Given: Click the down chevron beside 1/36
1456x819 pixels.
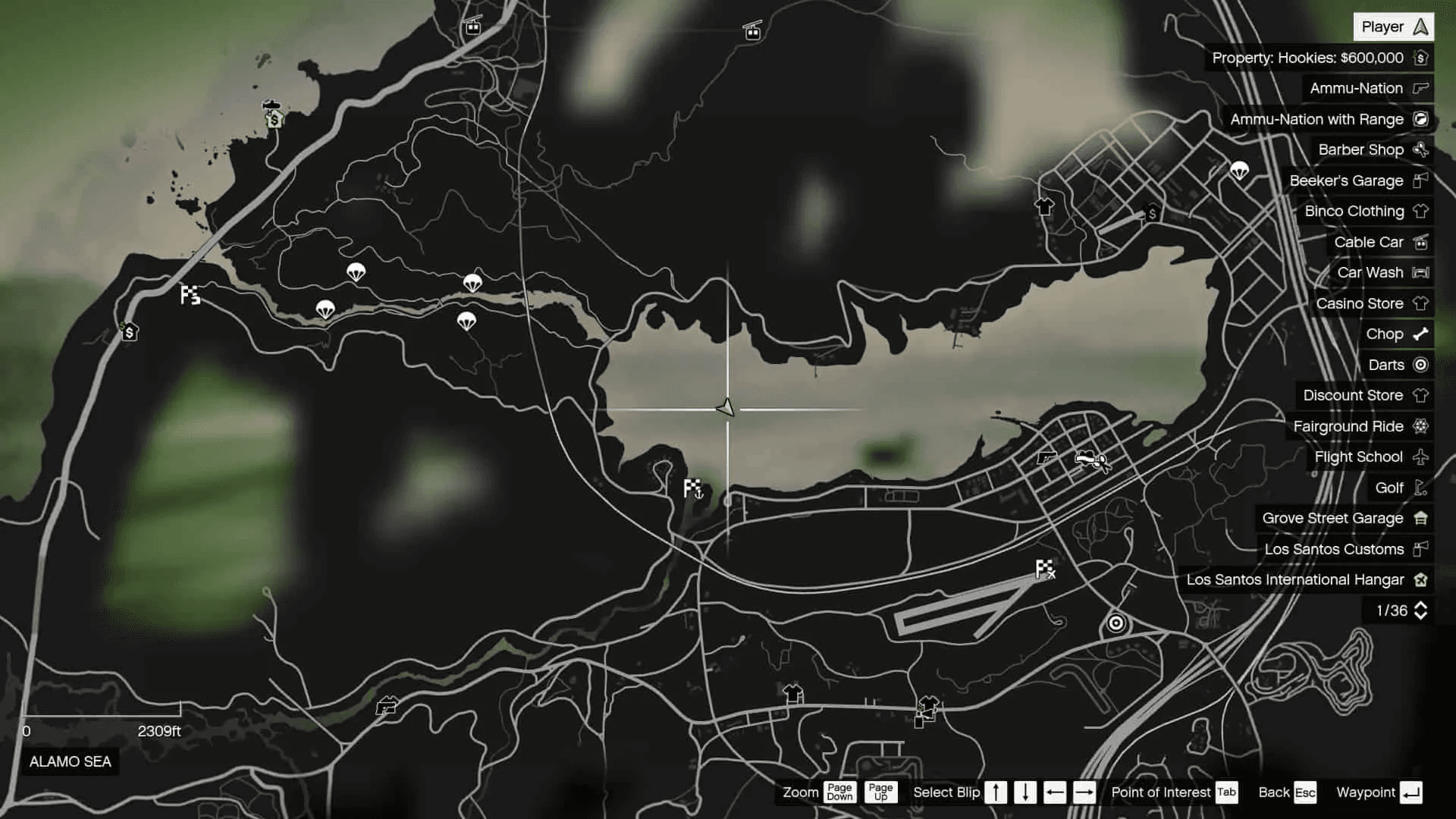Looking at the screenshot, I should tap(1421, 615).
